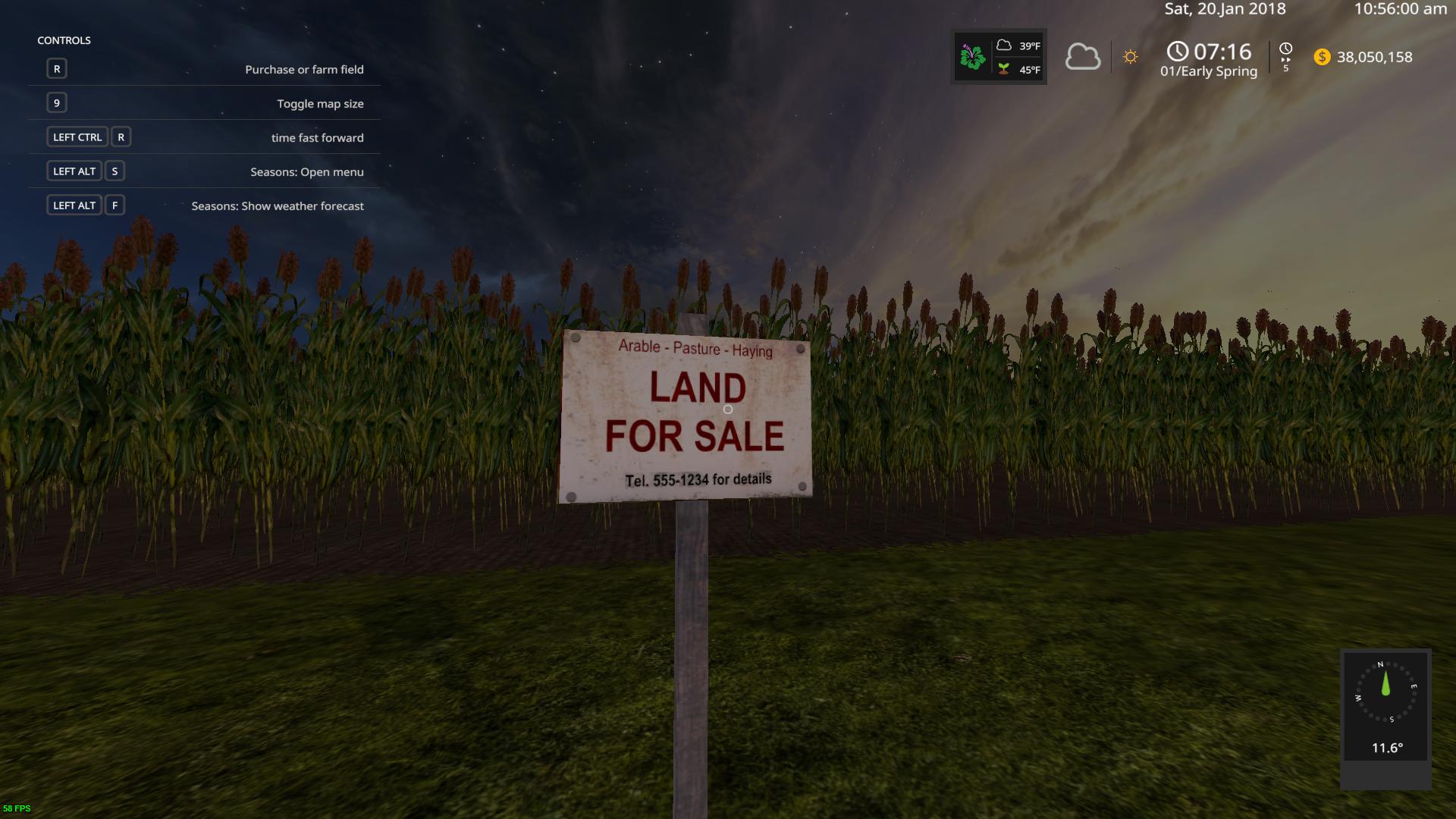Select the large cloud weather icon
Image resolution: width=1456 pixels, height=819 pixels.
point(1082,57)
